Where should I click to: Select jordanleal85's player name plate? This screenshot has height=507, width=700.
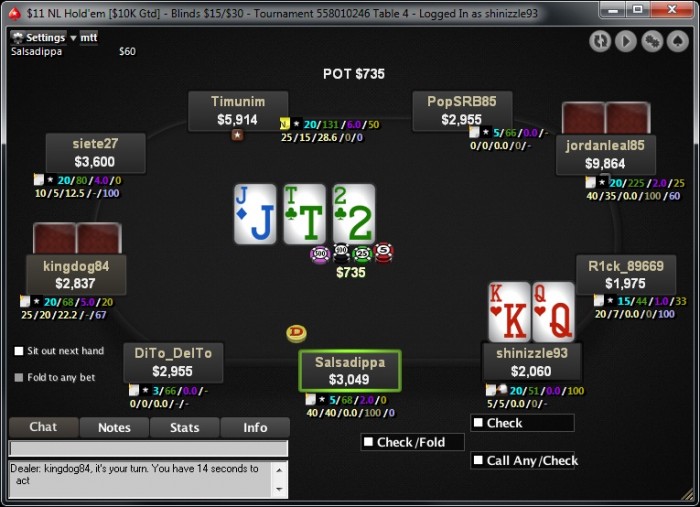tap(605, 154)
